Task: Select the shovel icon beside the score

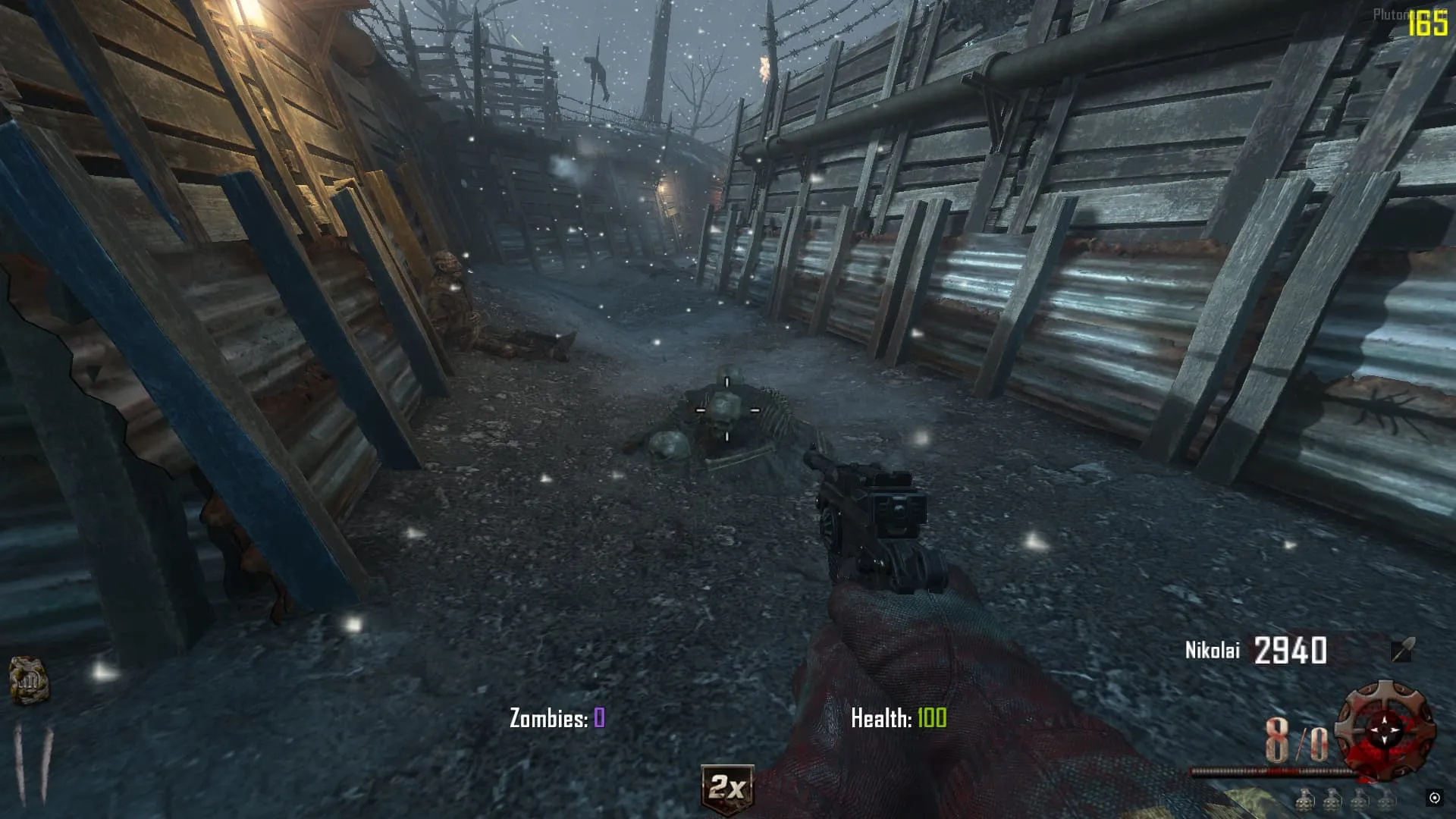Action: 1402,650
